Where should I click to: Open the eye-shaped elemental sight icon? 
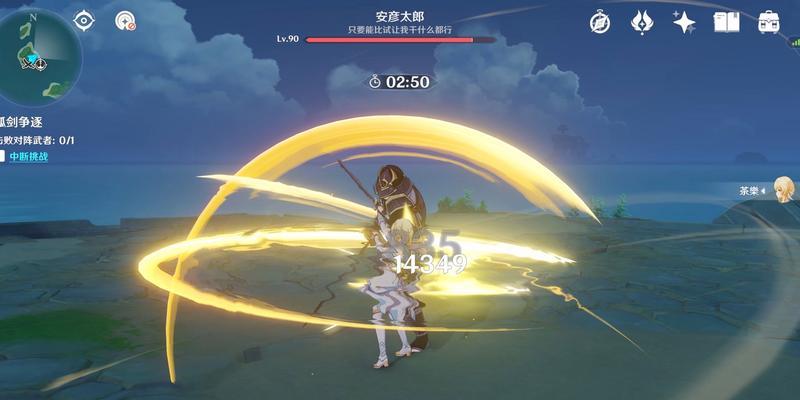click(x=84, y=21)
